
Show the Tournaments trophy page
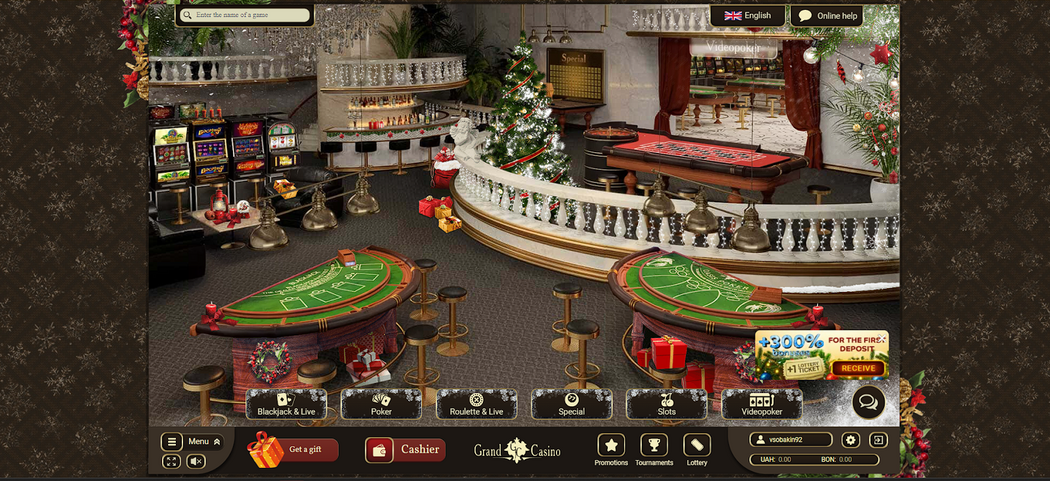654,446
